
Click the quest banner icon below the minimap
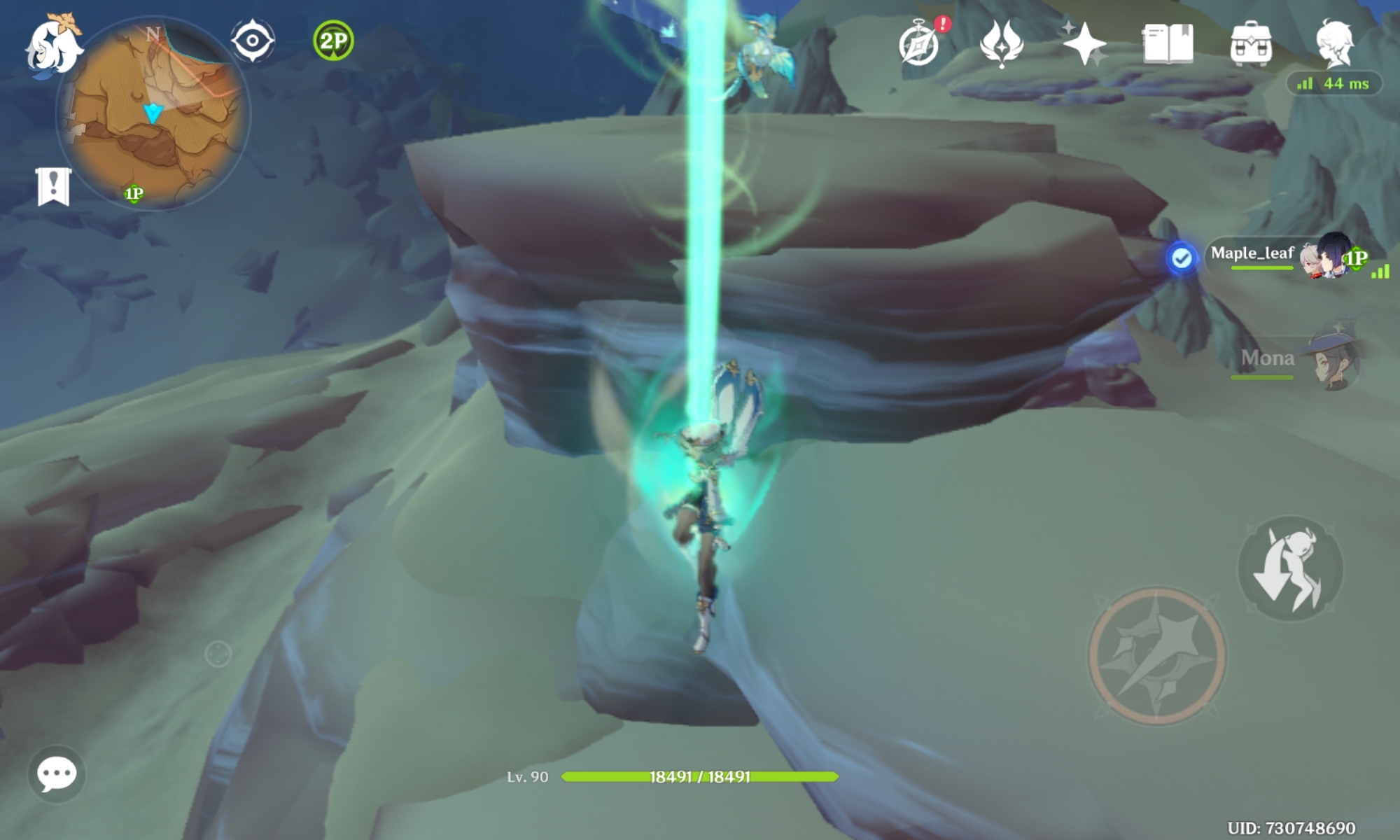[52, 186]
